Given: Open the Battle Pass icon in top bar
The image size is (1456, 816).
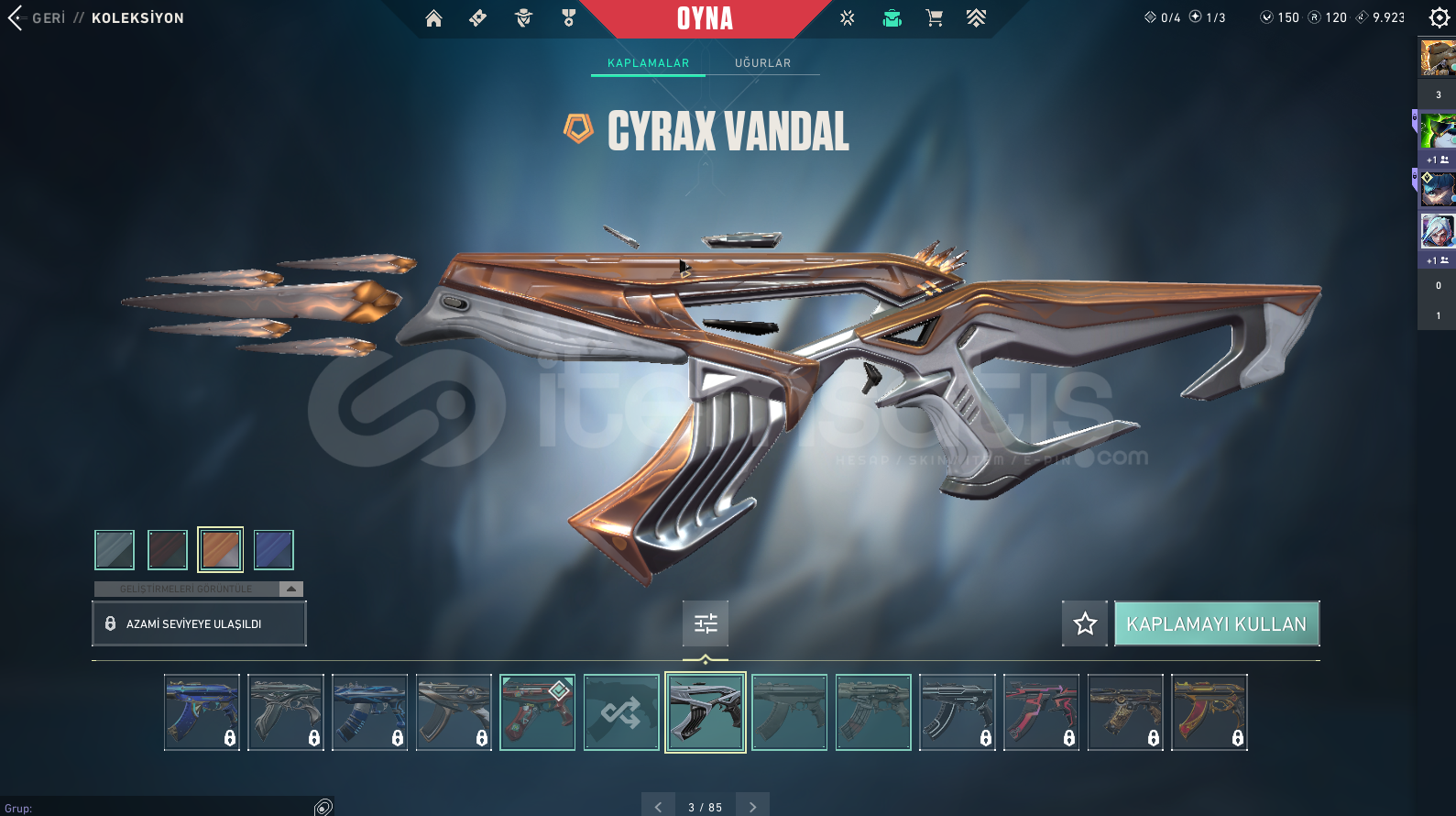Looking at the screenshot, I should (x=976, y=18).
